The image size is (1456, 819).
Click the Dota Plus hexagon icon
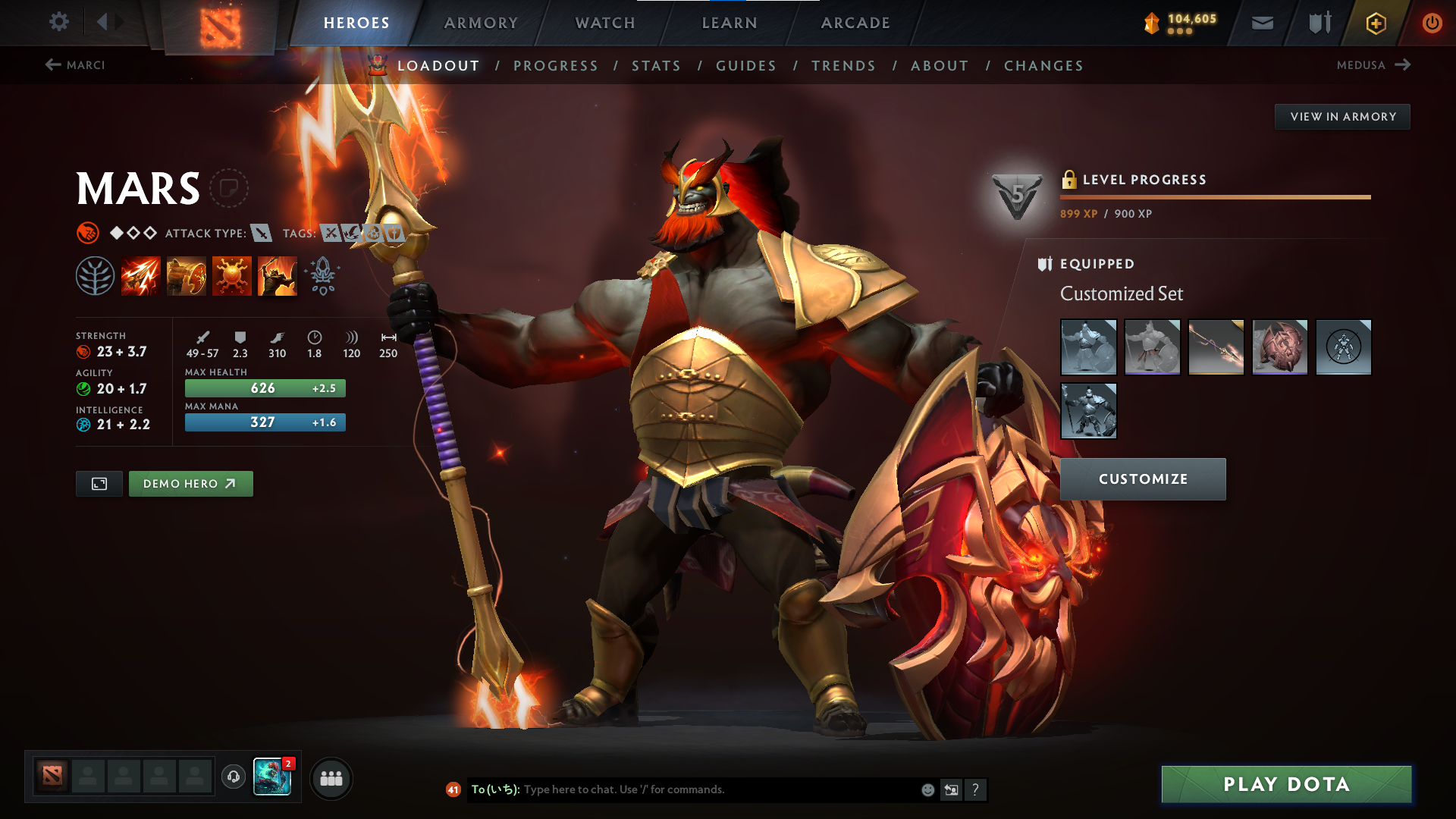tap(1375, 23)
